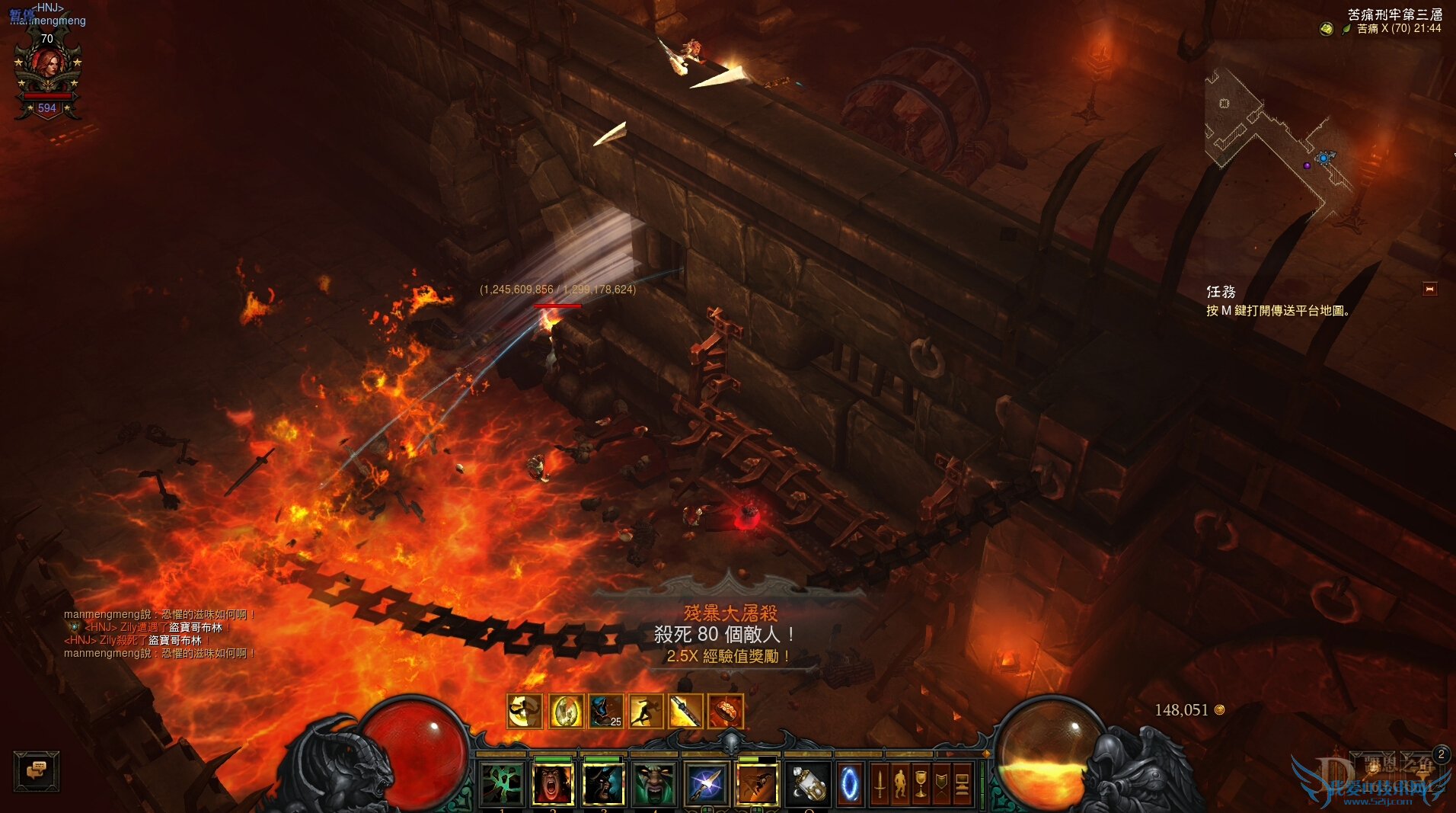Inspect the buff icon showing 25 stacks

click(x=605, y=712)
